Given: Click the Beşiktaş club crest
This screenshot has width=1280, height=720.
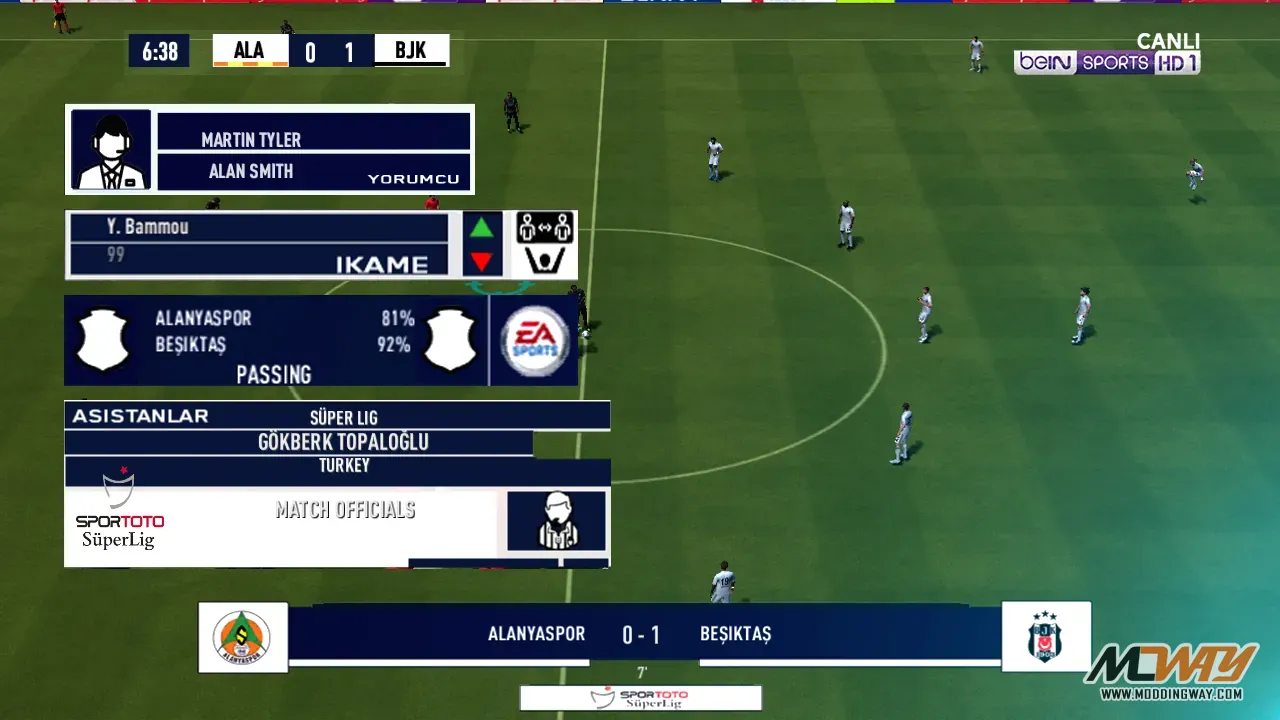Looking at the screenshot, I should pos(1046,637).
